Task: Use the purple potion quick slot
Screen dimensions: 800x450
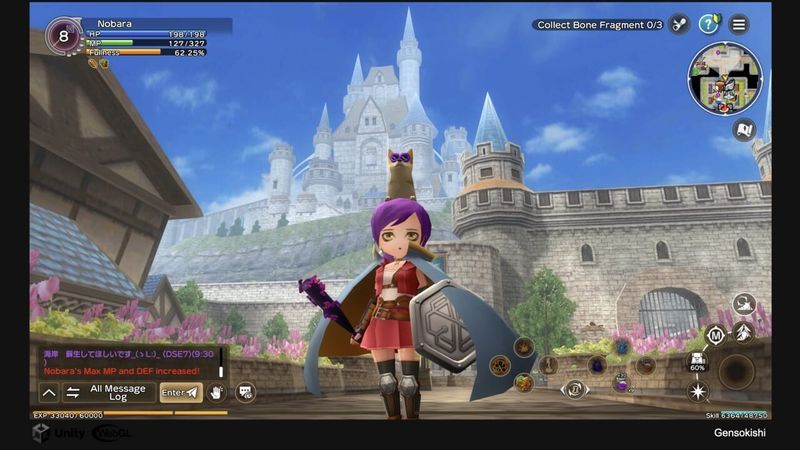Action: point(621,382)
